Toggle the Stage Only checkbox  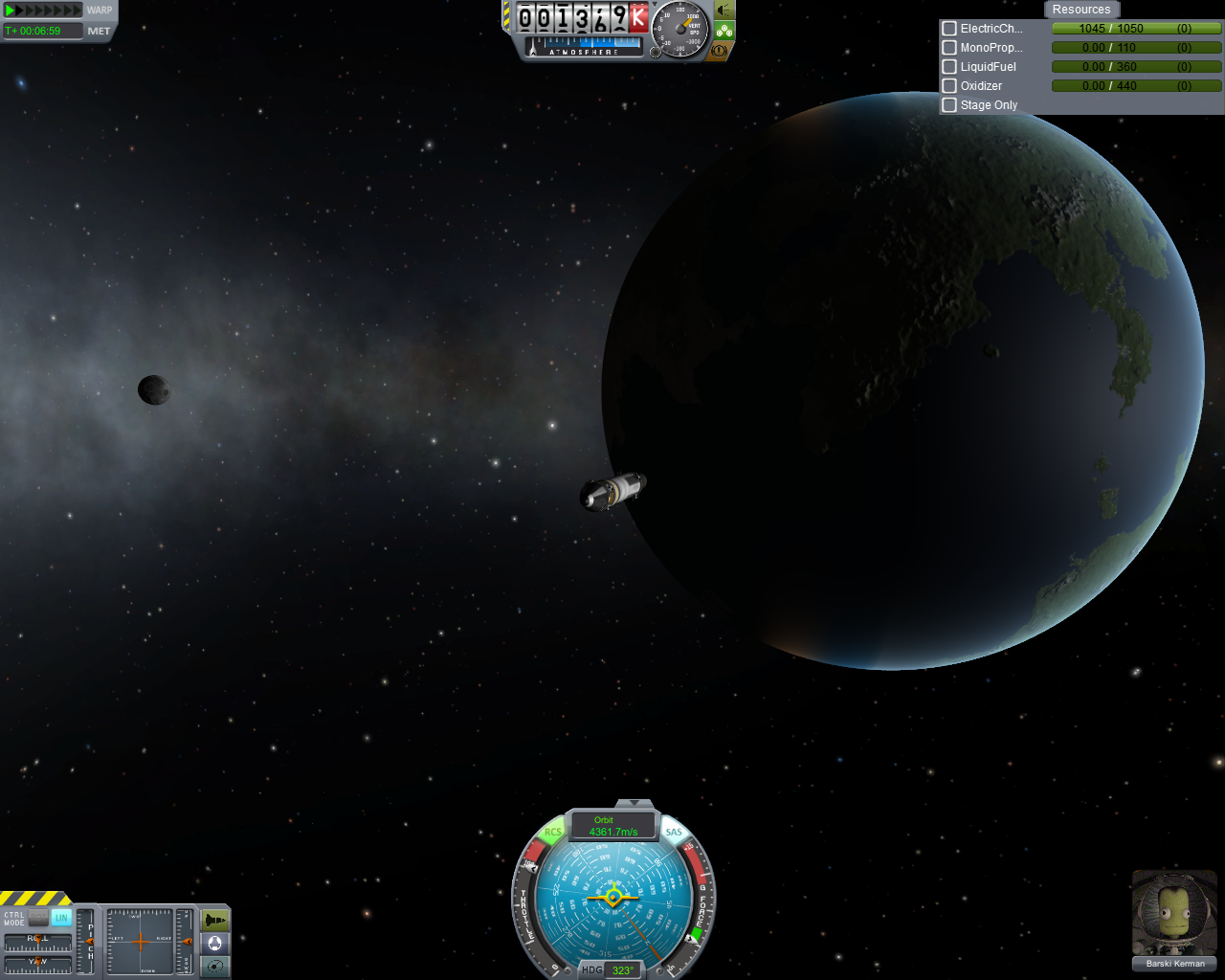tap(949, 105)
